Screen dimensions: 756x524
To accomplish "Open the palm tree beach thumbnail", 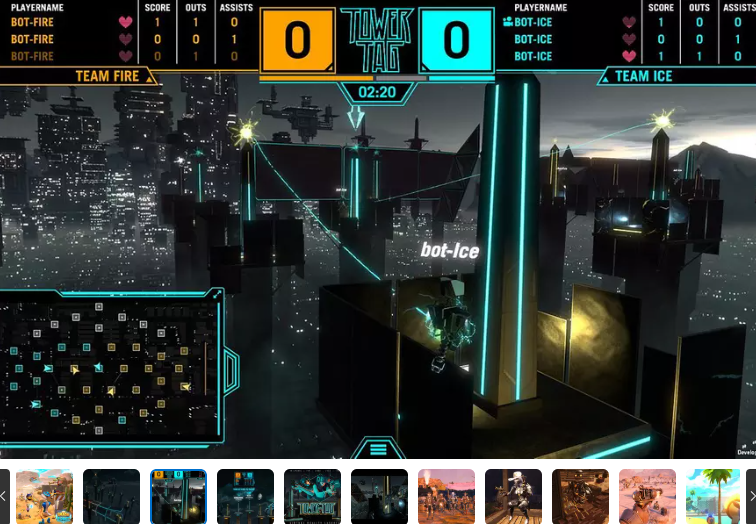I will (713, 496).
